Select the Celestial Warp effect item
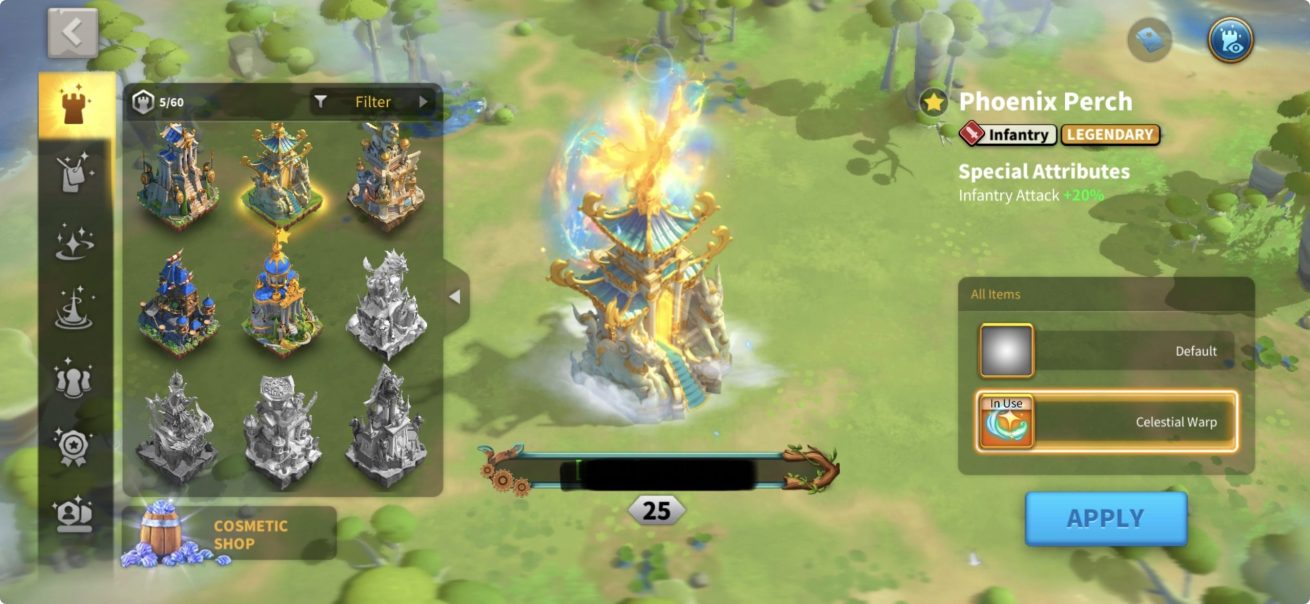Image resolution: width=1310 pixels, height=604 pixels. (x=1106, y=421)
